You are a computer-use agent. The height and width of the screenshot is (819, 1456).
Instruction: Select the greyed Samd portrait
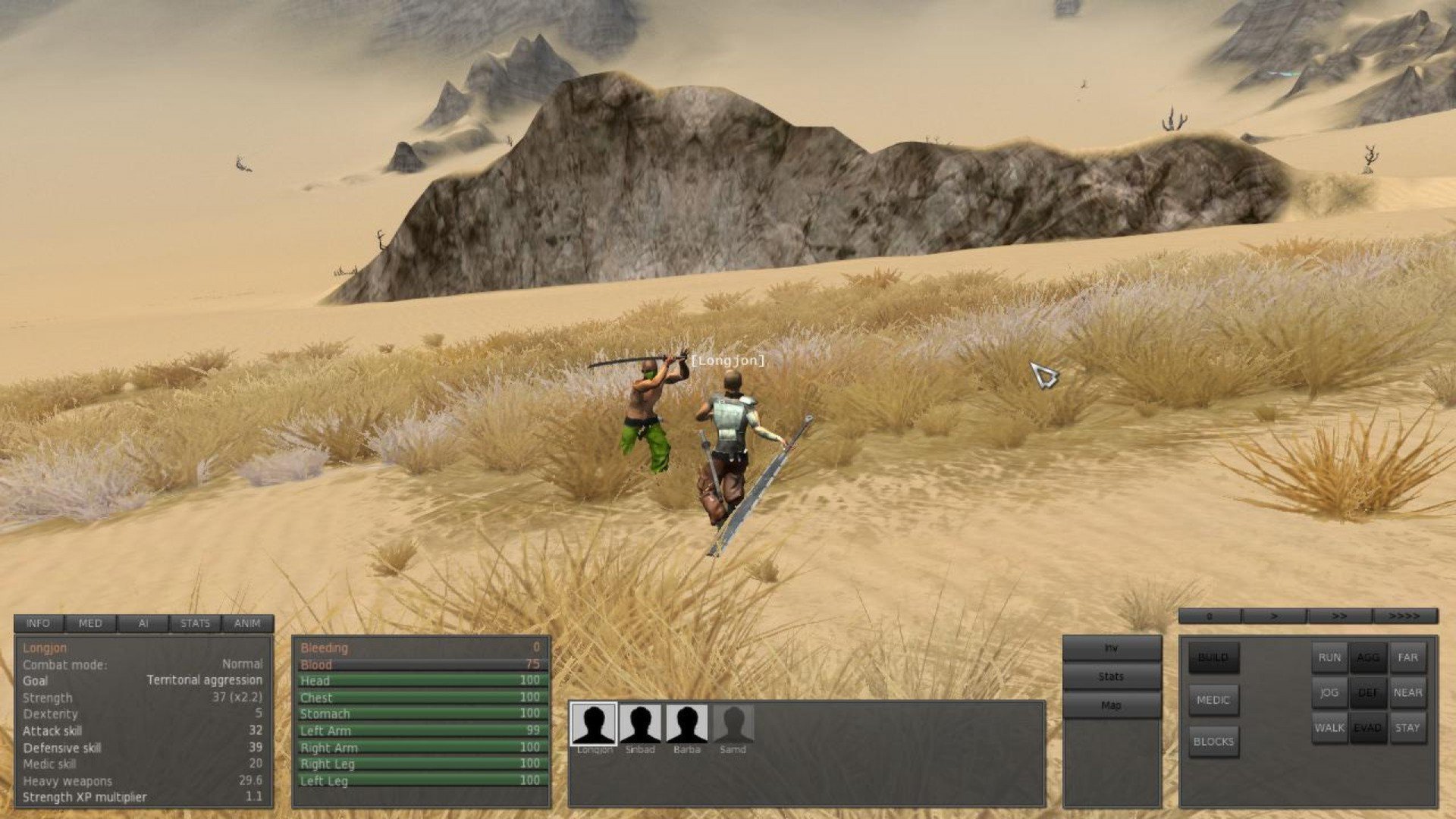[x=733, y=724]
